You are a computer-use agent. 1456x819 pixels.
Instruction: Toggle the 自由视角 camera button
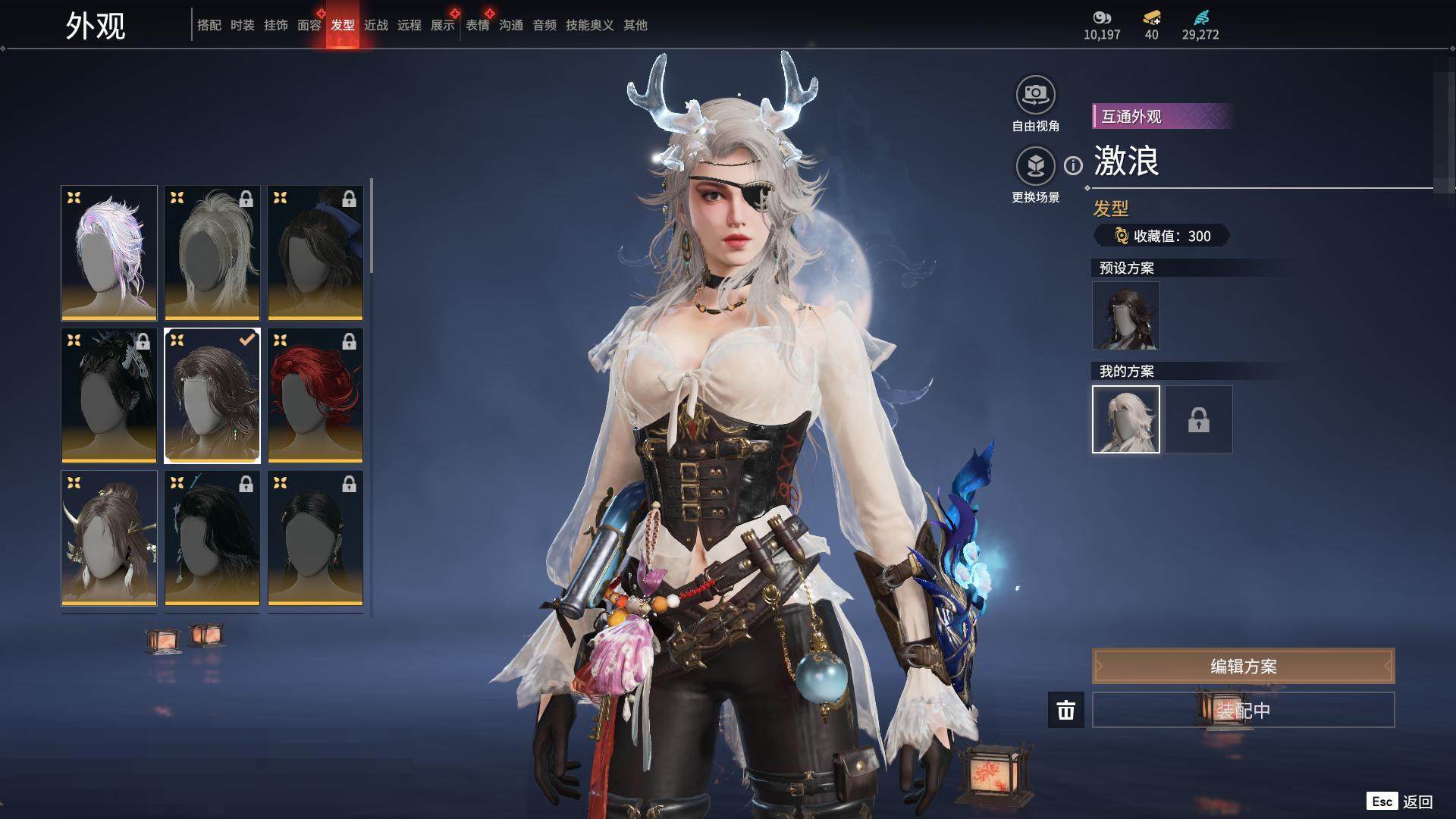coord(1035,96)
